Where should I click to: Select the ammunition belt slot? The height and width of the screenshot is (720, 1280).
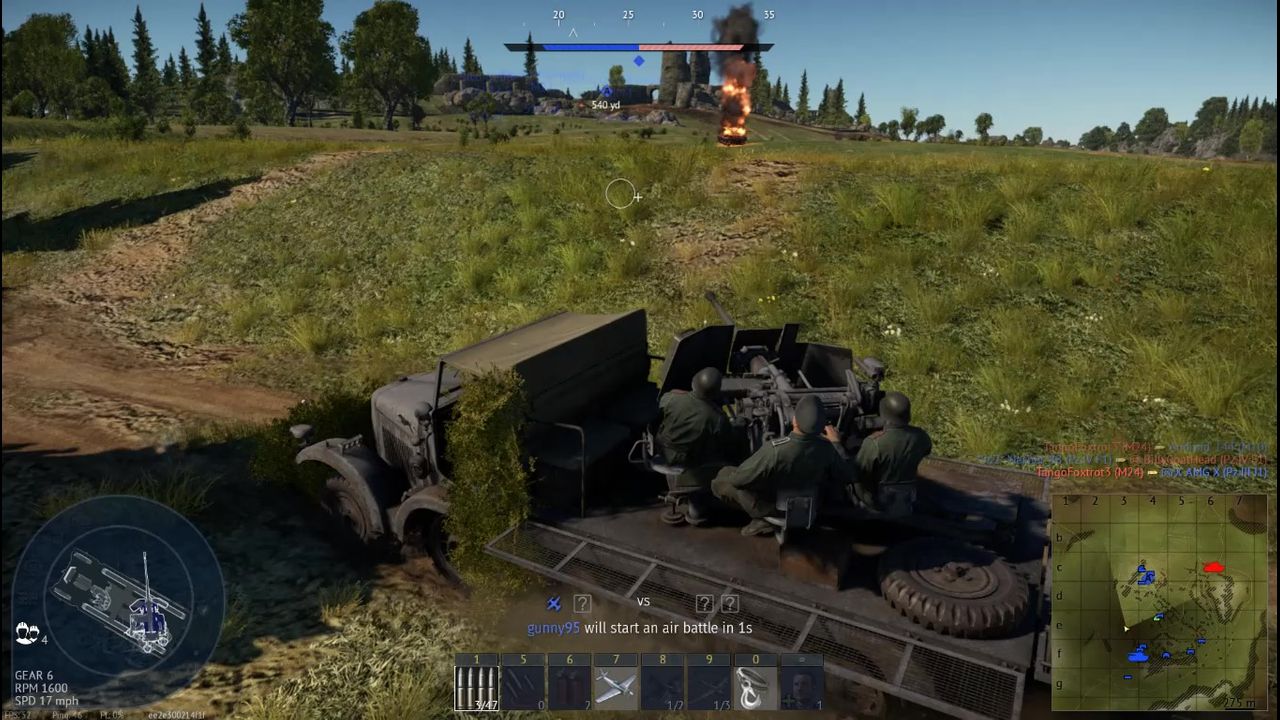477,687
